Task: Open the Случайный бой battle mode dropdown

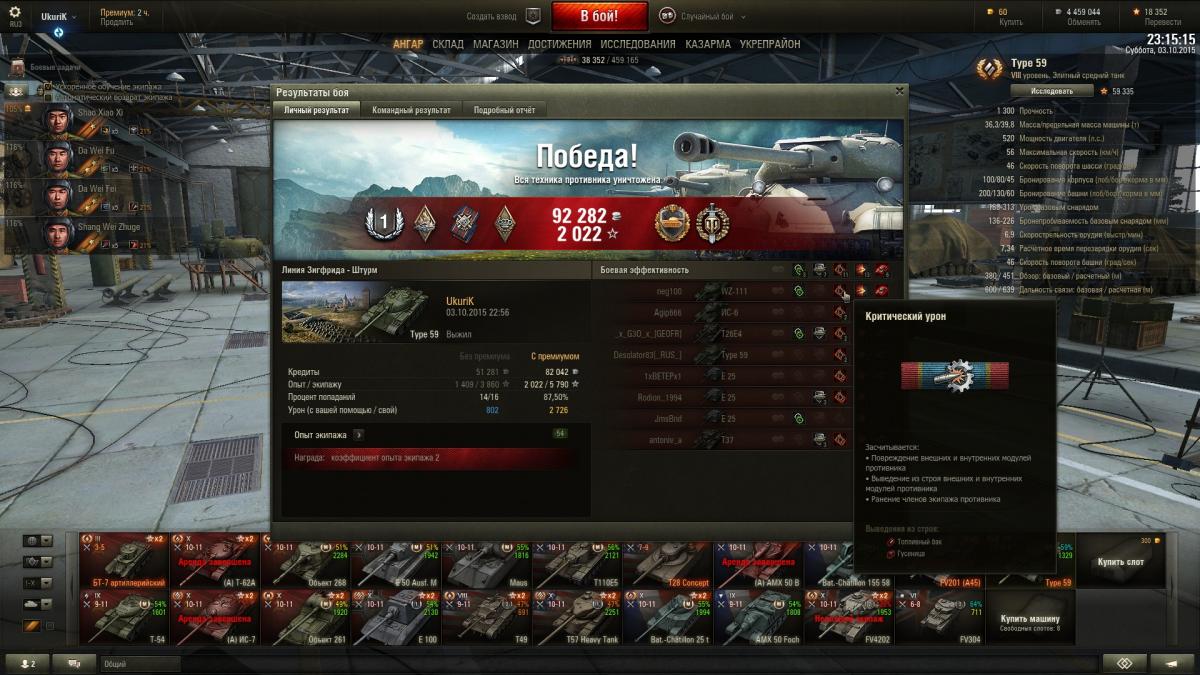Action: (706, 16)
